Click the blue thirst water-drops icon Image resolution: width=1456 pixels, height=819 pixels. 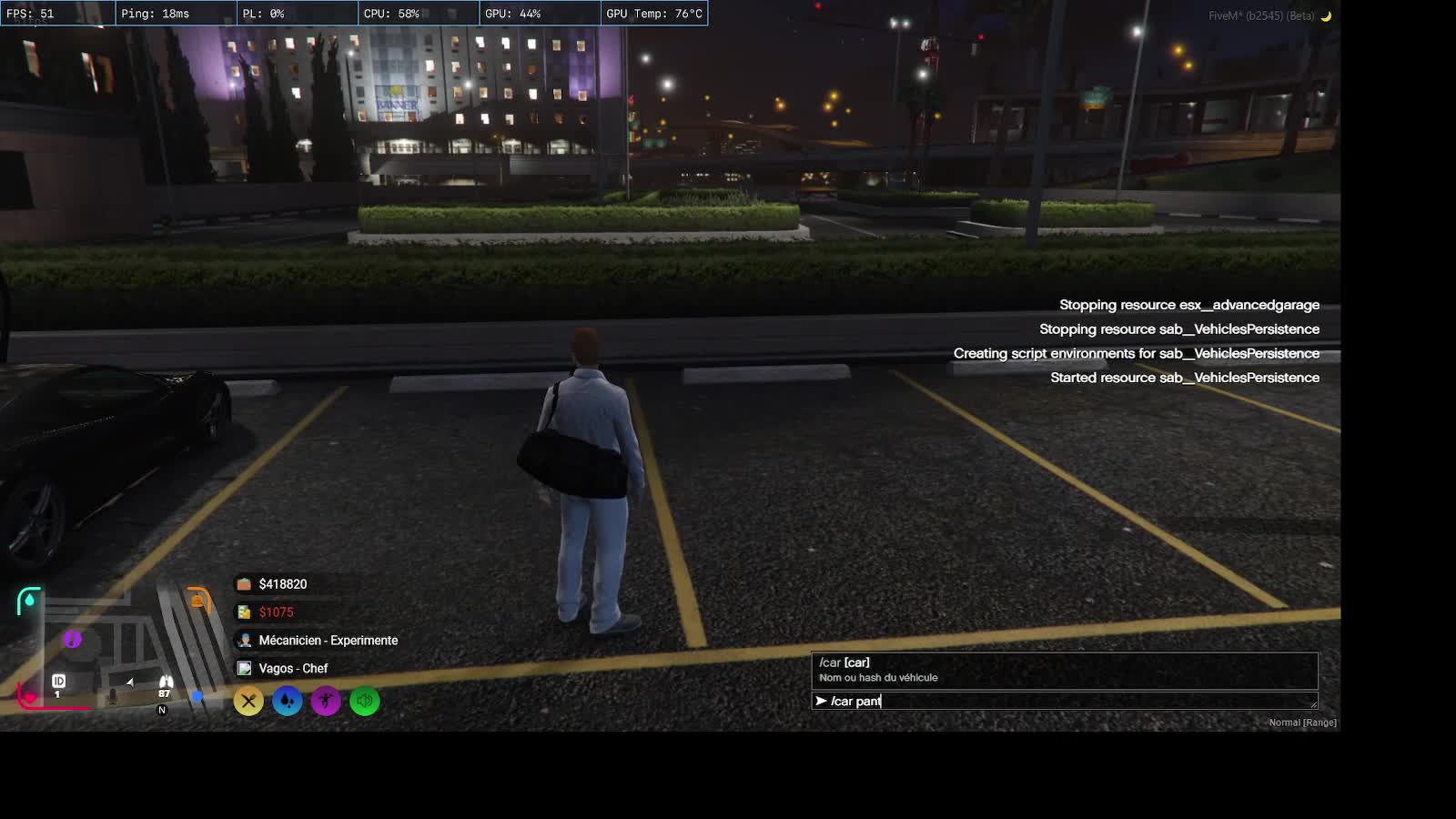point(288,701)
